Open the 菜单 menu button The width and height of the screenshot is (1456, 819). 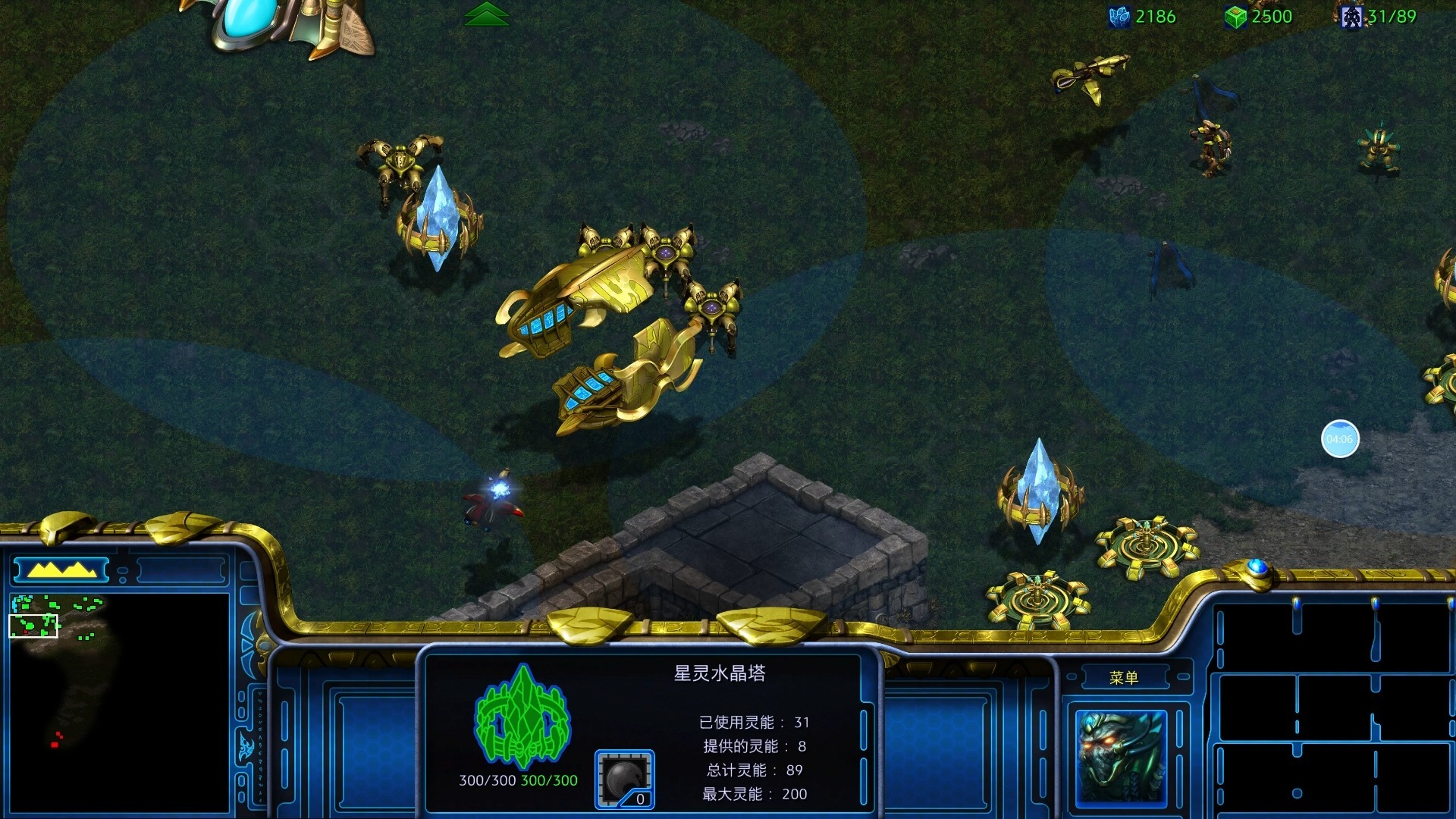(x=1123, y=677)
